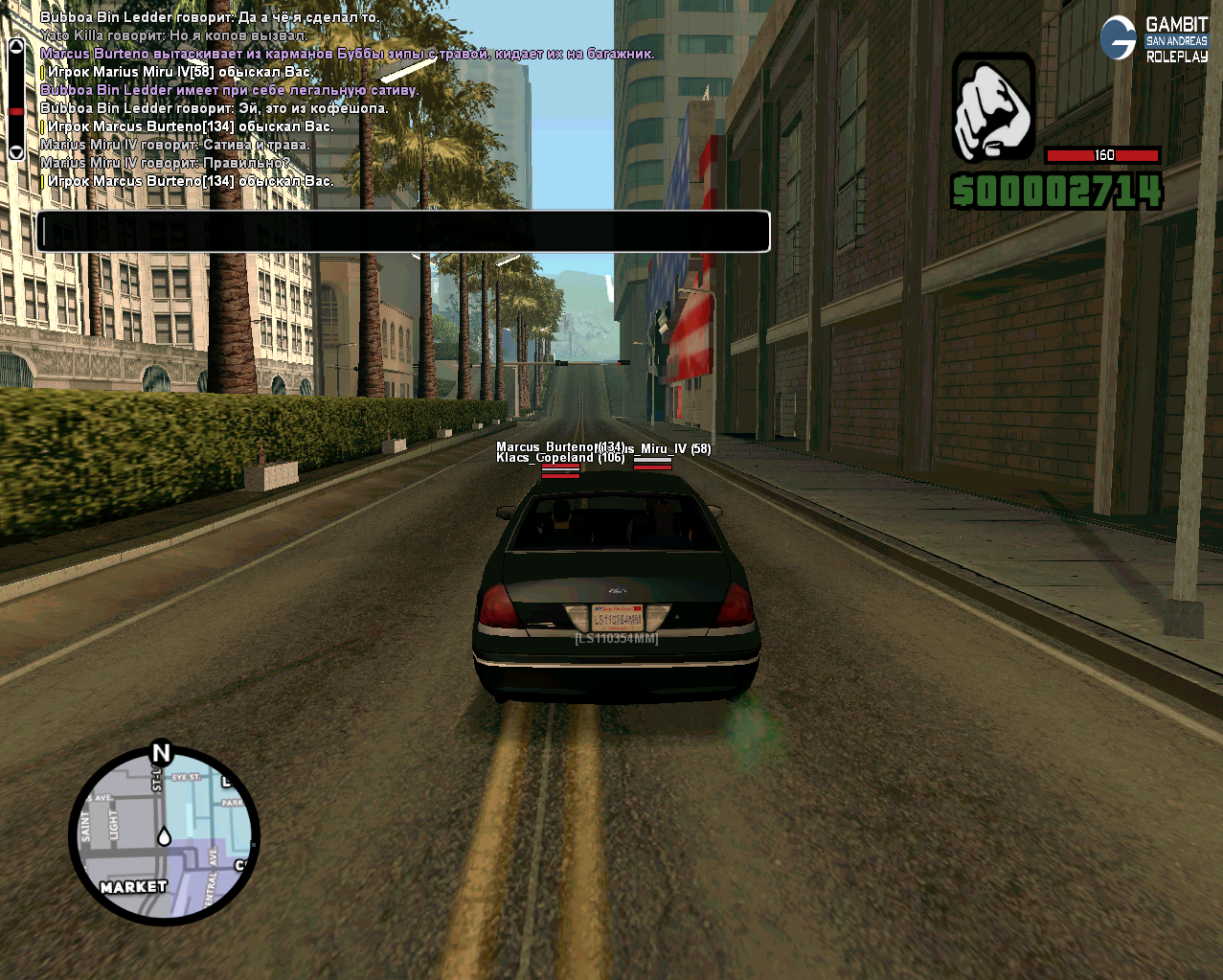1223x980 pixels.
Task: Click the chat scroll-up arrow
Action: point(16,45)
